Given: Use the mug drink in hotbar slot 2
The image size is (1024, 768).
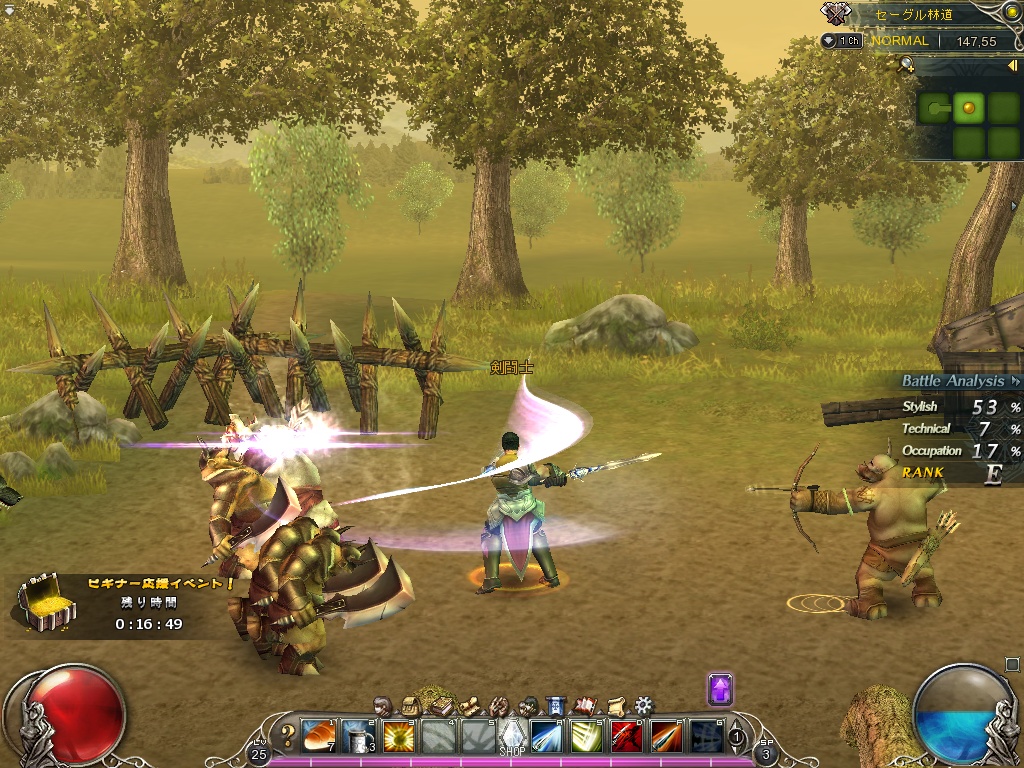Looking at the screenshot, I should click(358, 735).
